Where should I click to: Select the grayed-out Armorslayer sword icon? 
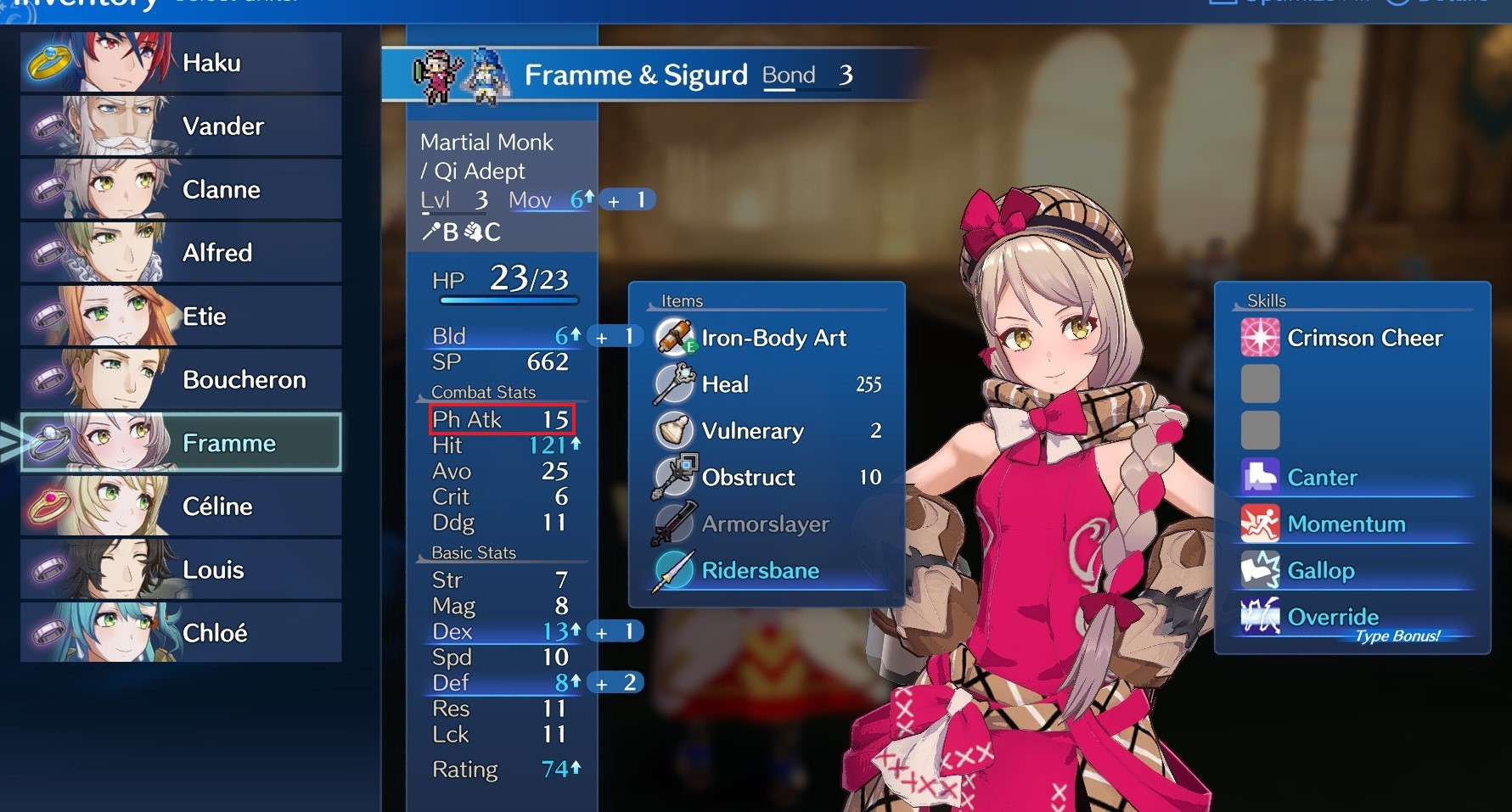coord(672,524)
